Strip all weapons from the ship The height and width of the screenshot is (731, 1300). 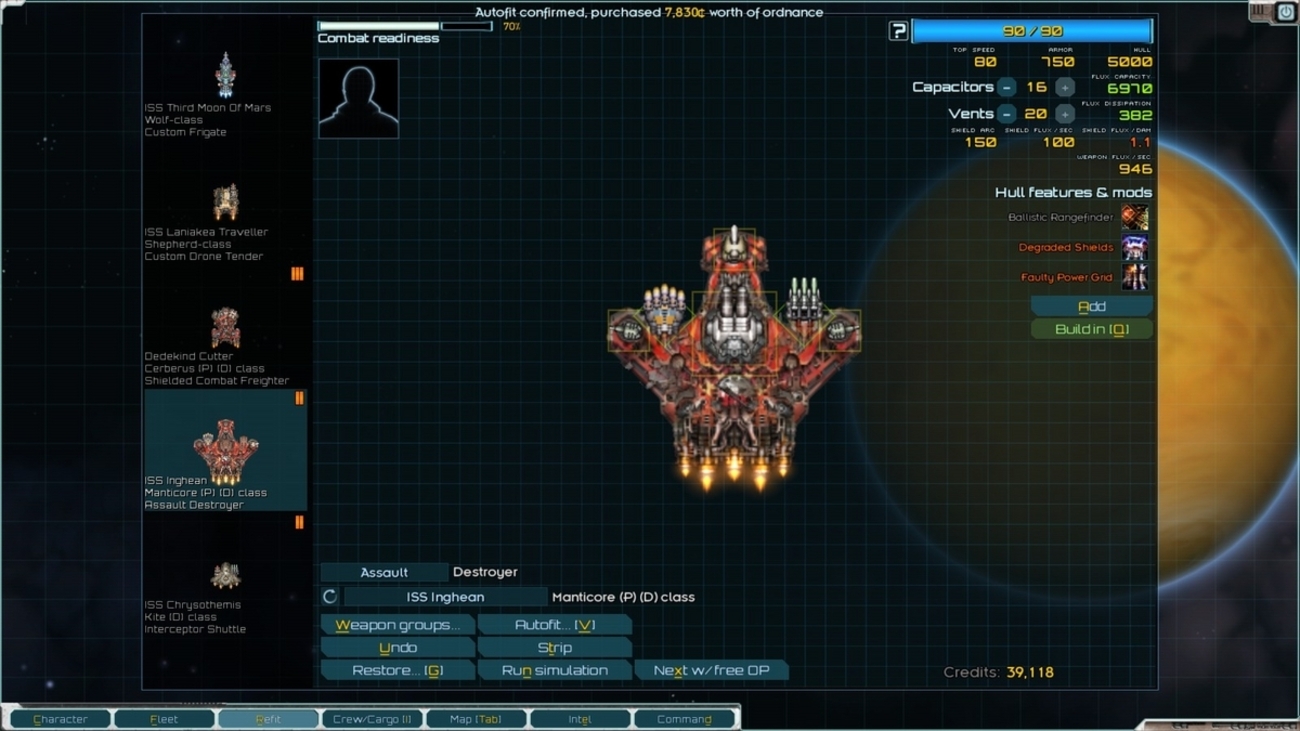click(x=554, y=648)
